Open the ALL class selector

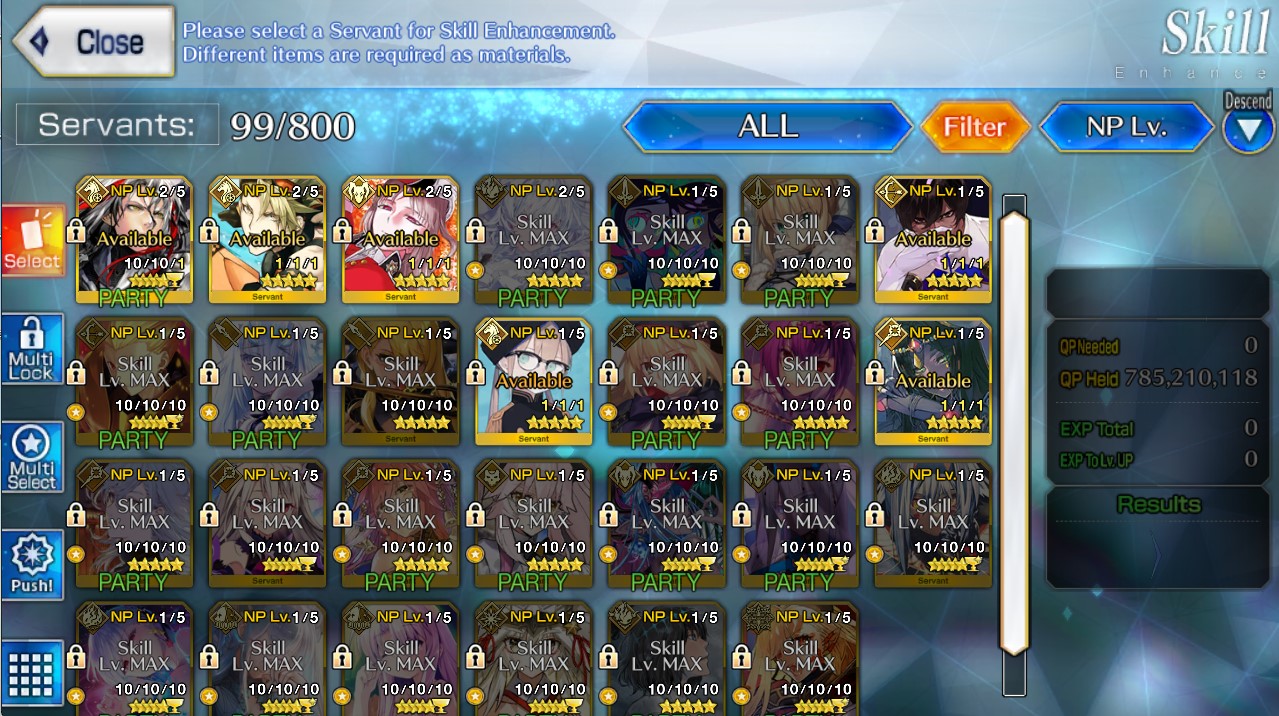point(767,127)
